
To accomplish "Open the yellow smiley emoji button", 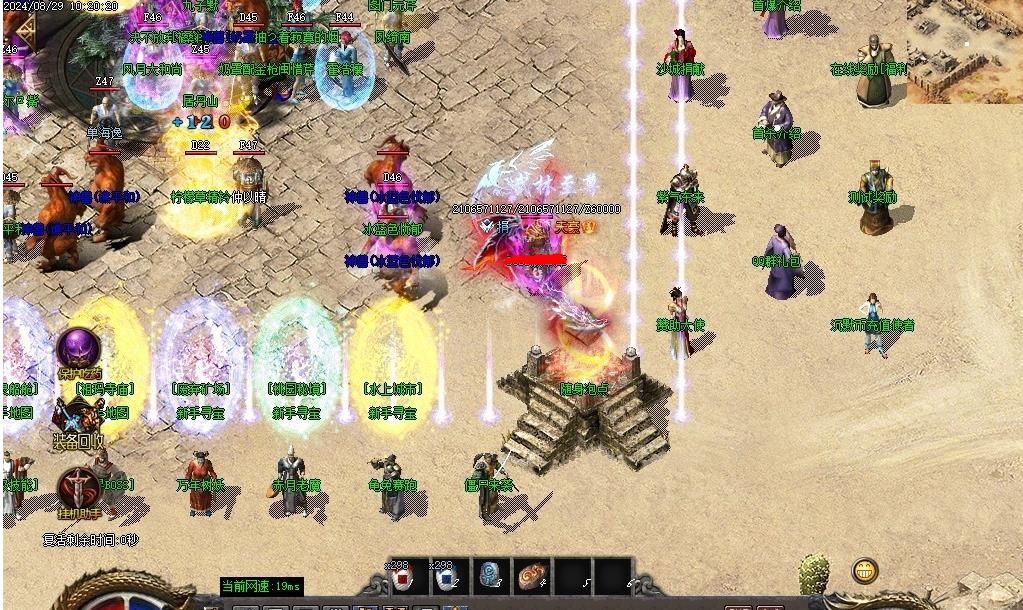I will [x=865, y=571].
